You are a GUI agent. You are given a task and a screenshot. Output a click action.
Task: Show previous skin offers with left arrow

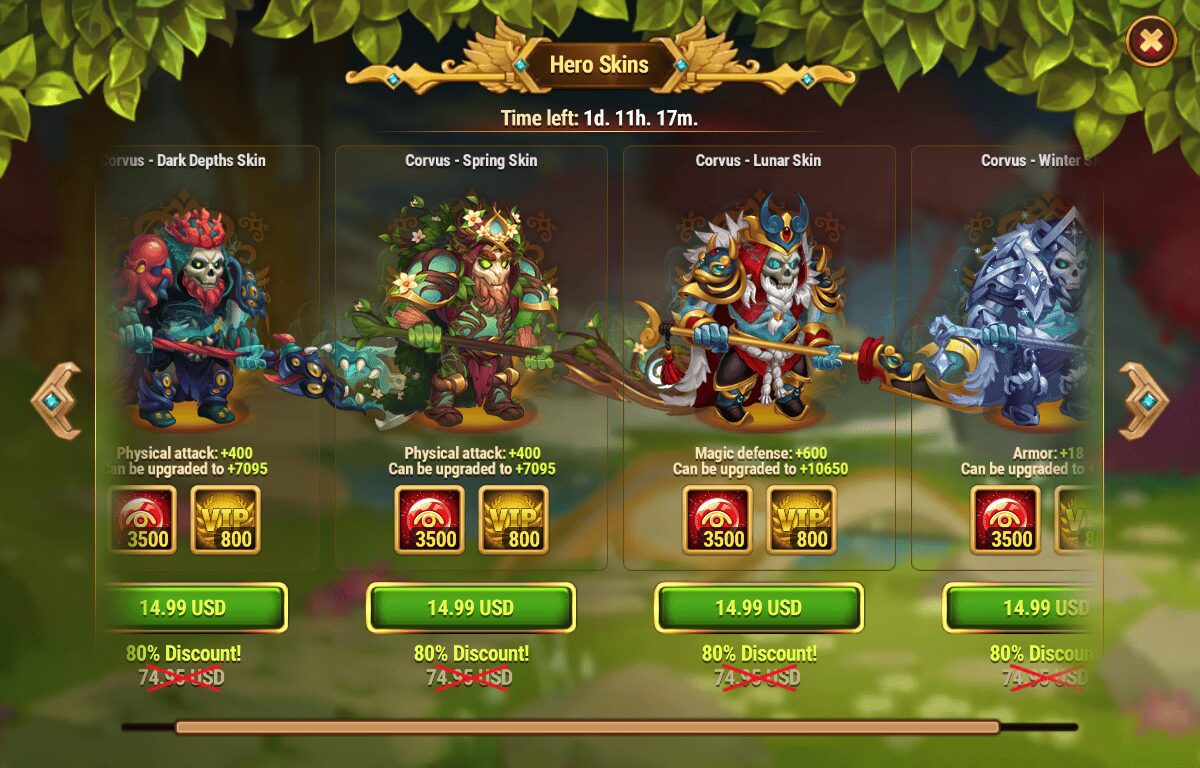(56, 400)
